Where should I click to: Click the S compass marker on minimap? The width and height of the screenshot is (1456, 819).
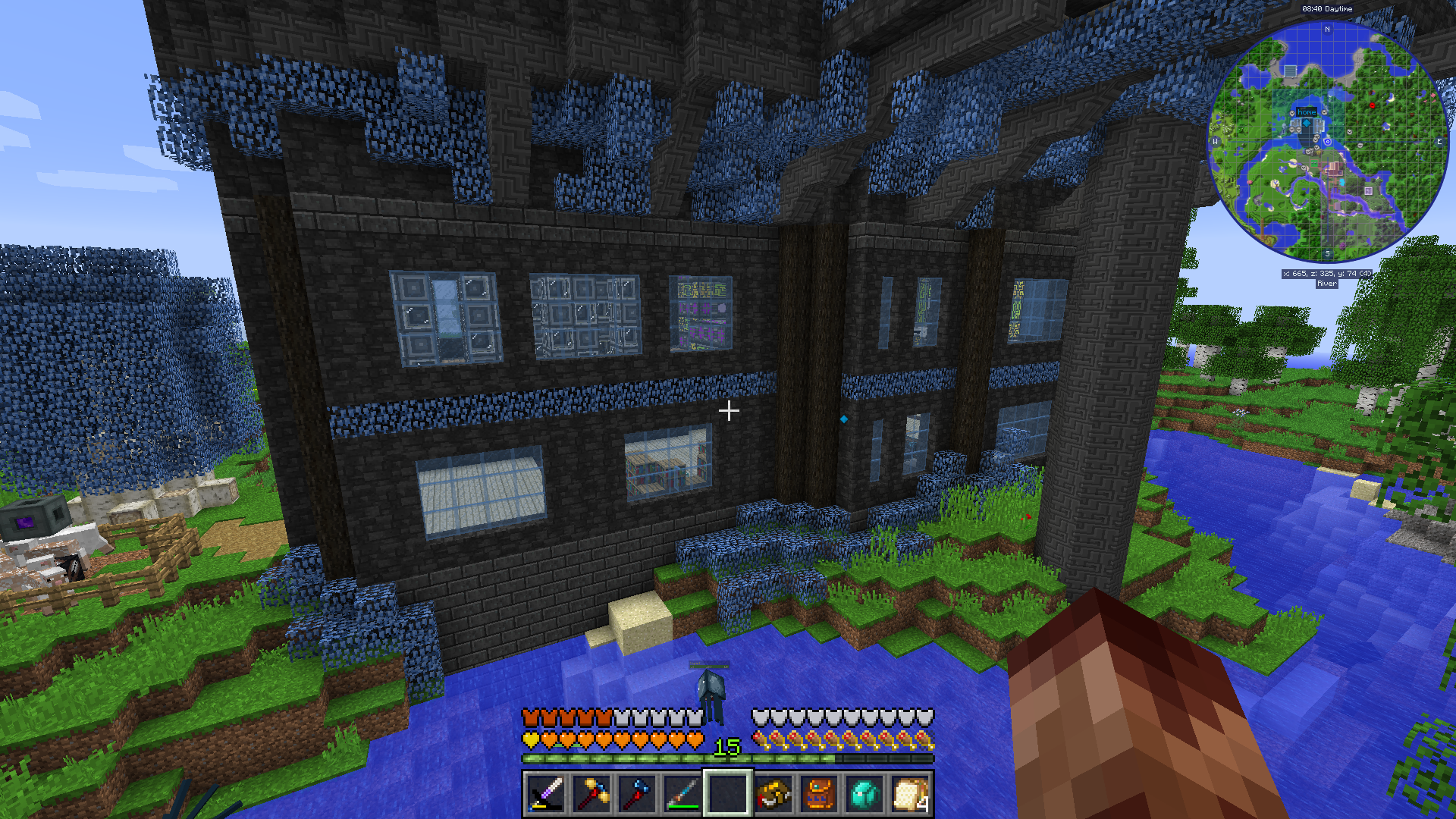coord(1327,253)
